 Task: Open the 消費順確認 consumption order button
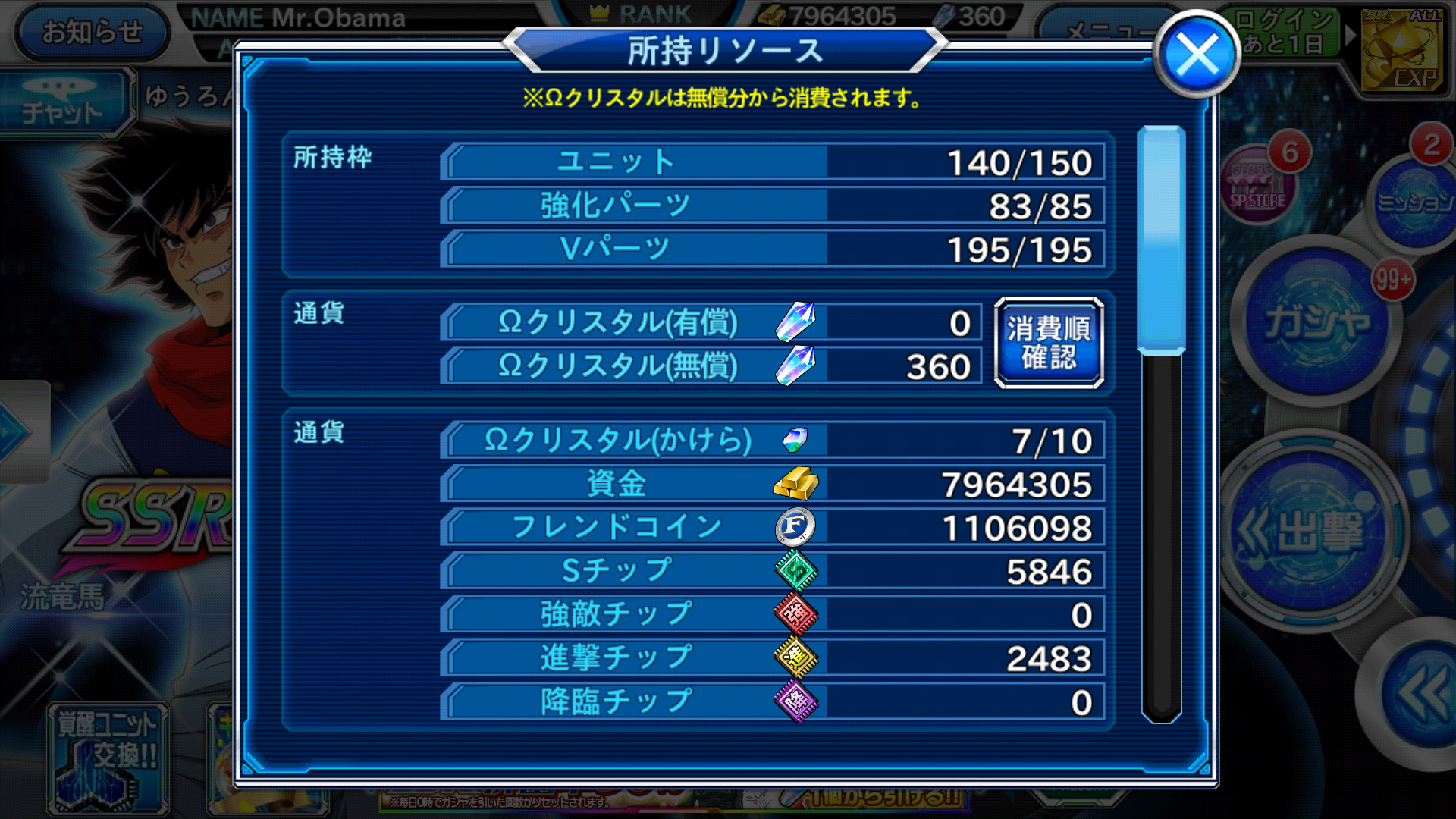1049,343
